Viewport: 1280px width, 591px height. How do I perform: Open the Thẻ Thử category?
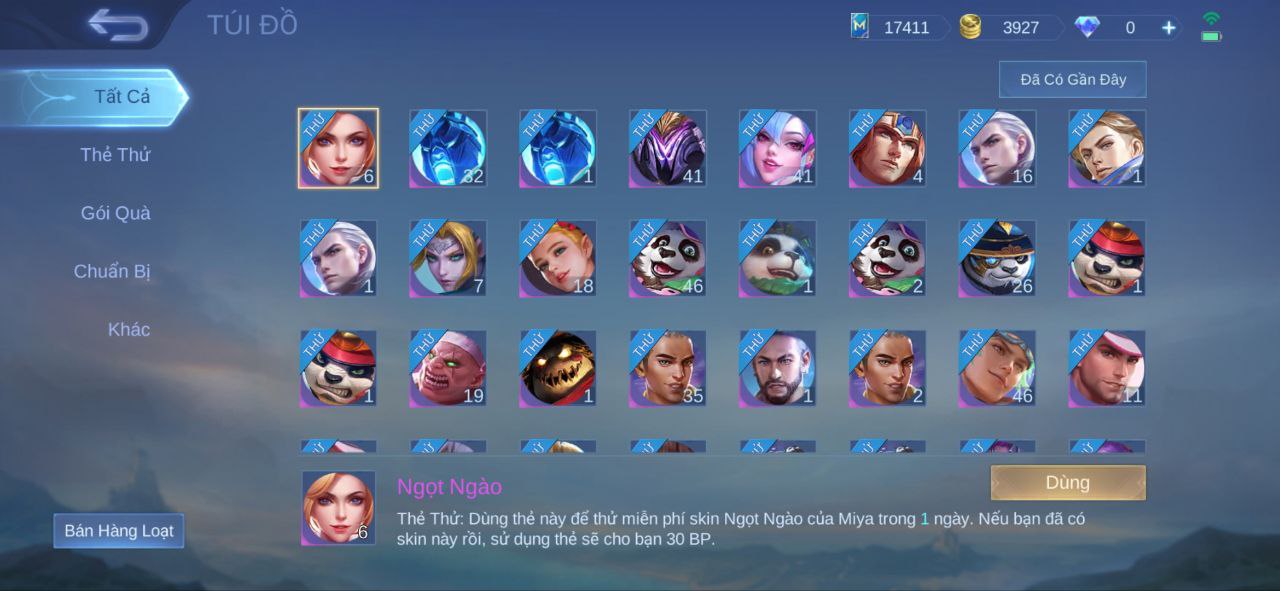115,155
